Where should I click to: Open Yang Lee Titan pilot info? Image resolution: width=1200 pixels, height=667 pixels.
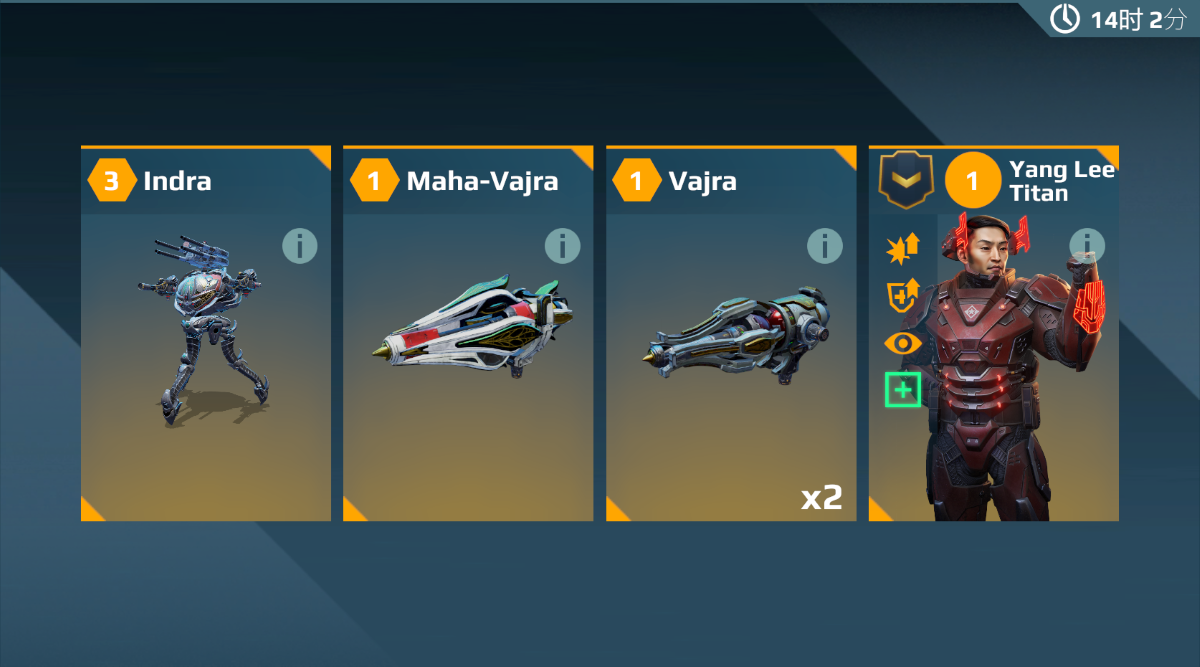(x=1087, y=244)
